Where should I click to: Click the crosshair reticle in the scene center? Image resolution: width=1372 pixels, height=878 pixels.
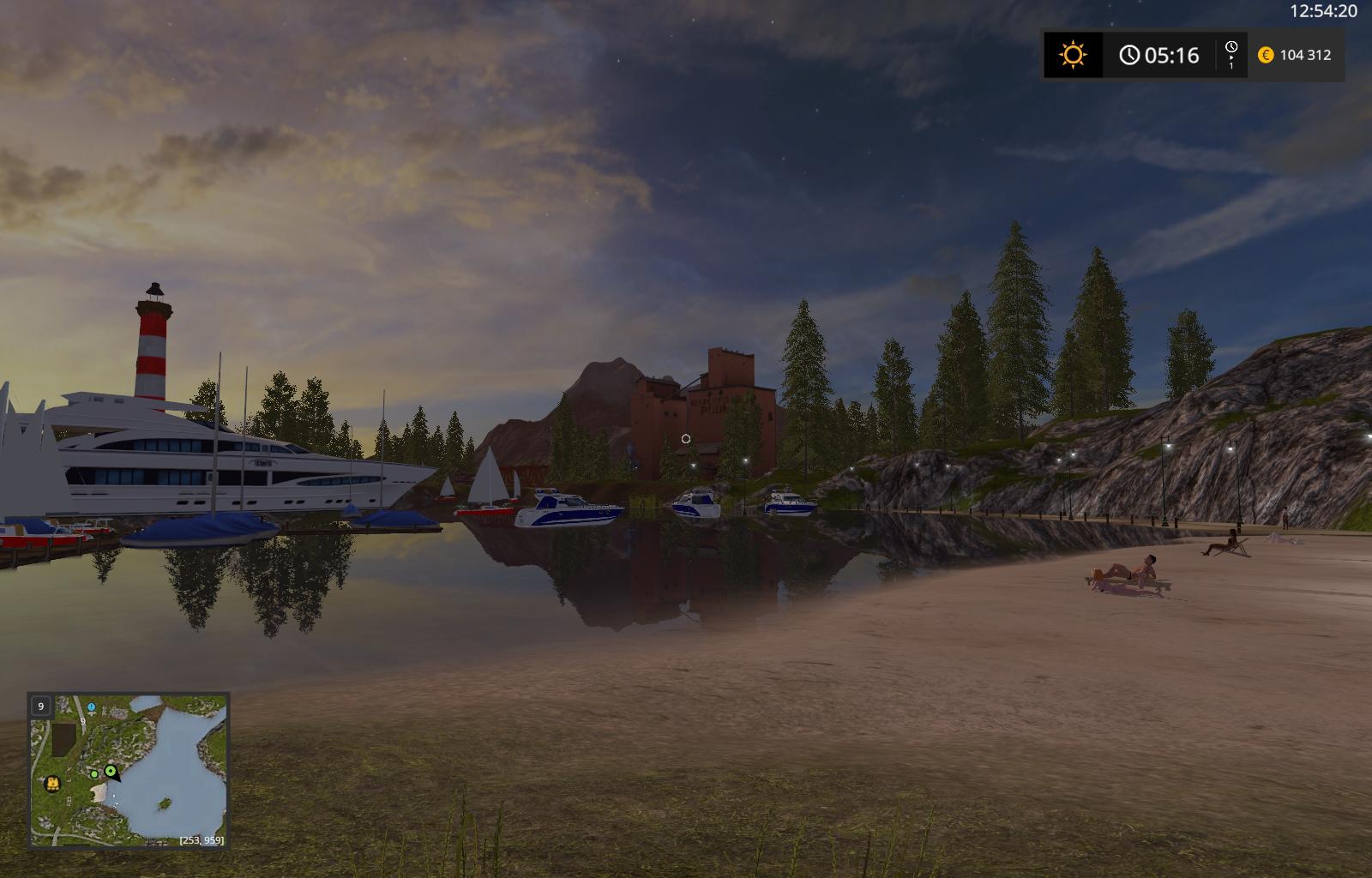tap(686, 438)
